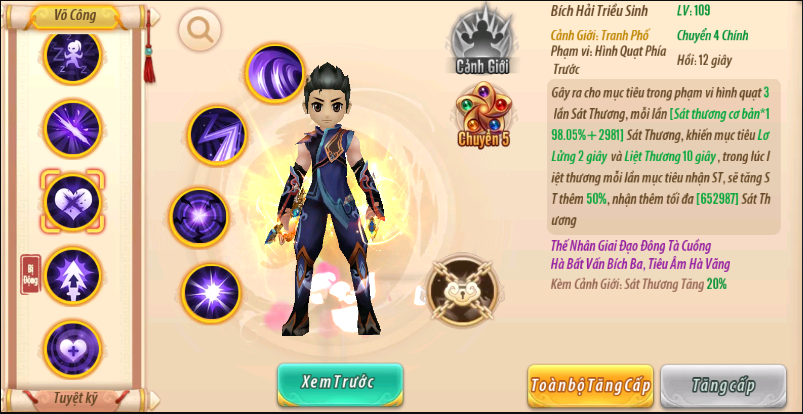Select the lightning bolt equipped skill slot
This screenshot has width=803, height=414.
pyautogui.click(x=218, y=134)
